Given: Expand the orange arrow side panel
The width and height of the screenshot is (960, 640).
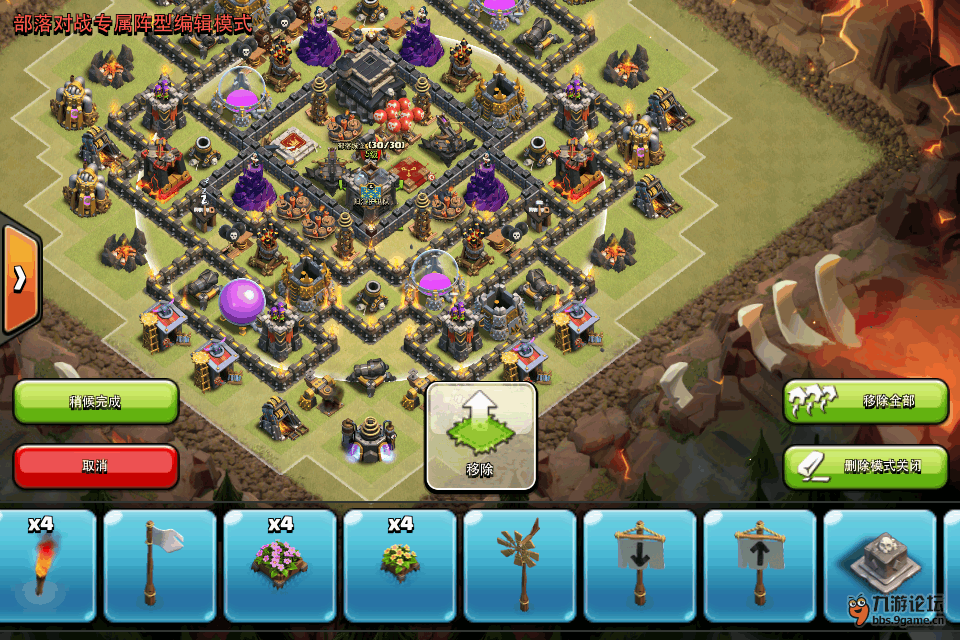Looking at the screenshot, I should pos(19,279).
